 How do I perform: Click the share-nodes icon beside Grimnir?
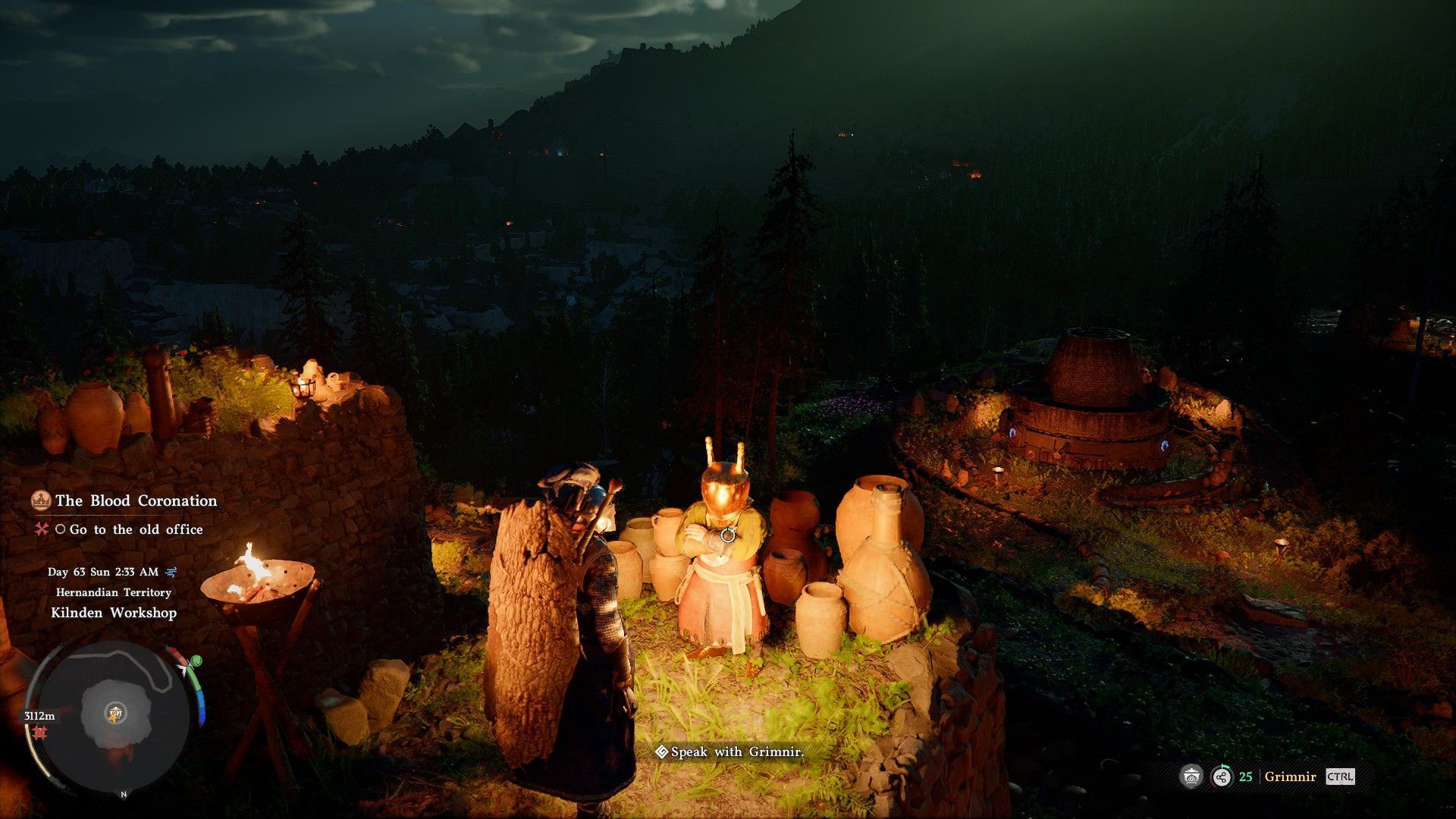pos(1222,777)
